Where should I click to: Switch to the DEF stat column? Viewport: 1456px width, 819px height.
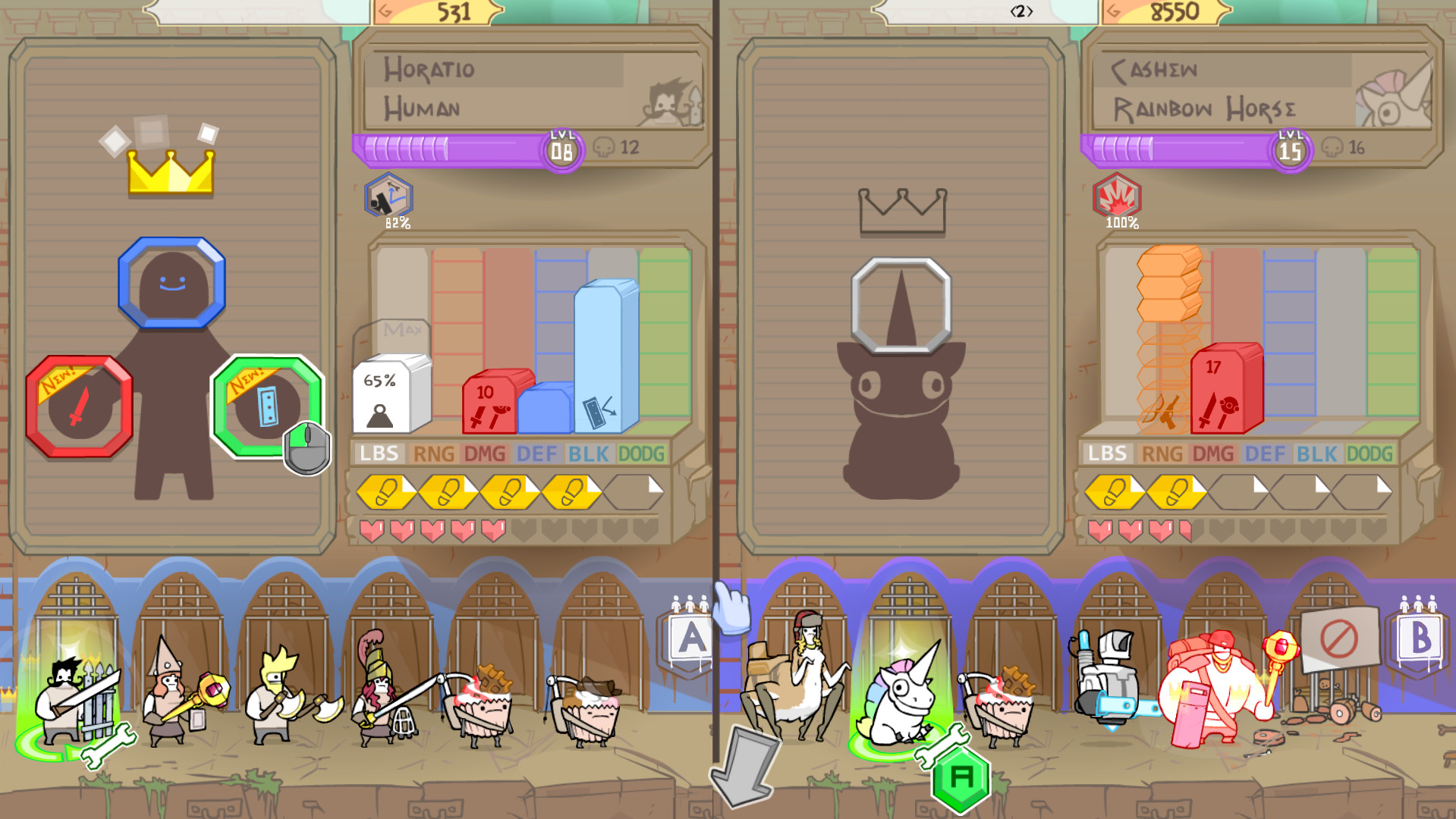[x=536, y=455]
